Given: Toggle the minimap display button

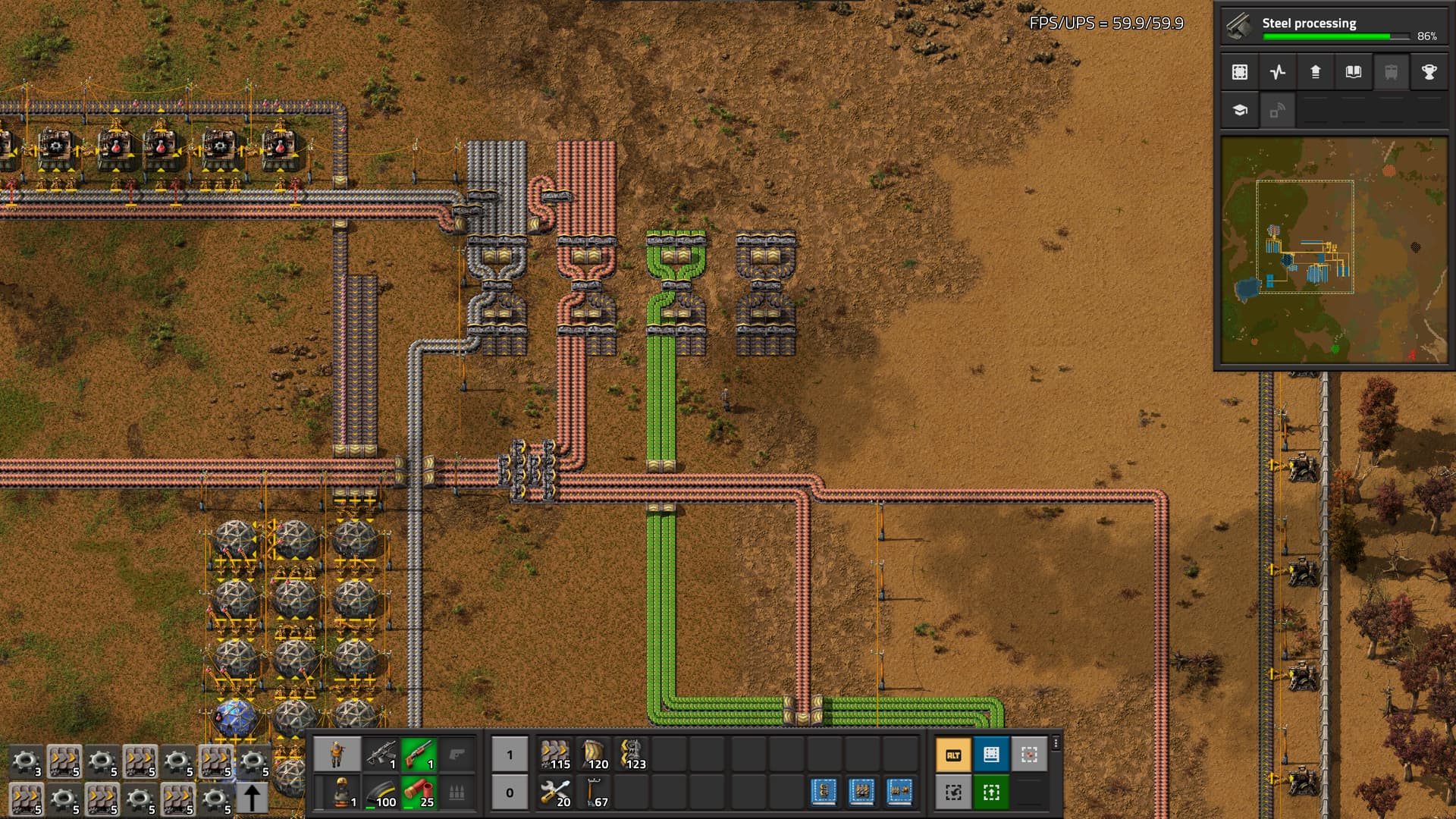Looking at the screenshot, I should (1240, 72).
